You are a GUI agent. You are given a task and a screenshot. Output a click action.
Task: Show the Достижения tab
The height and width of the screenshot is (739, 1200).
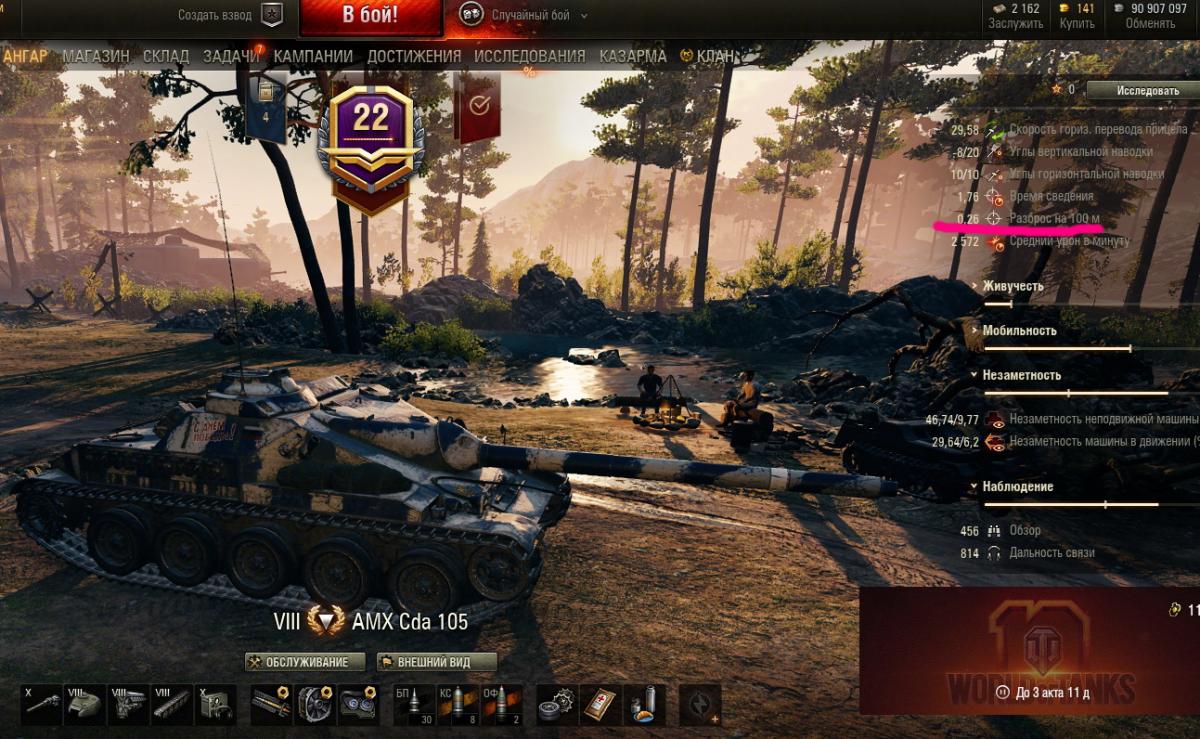point(414,57)
